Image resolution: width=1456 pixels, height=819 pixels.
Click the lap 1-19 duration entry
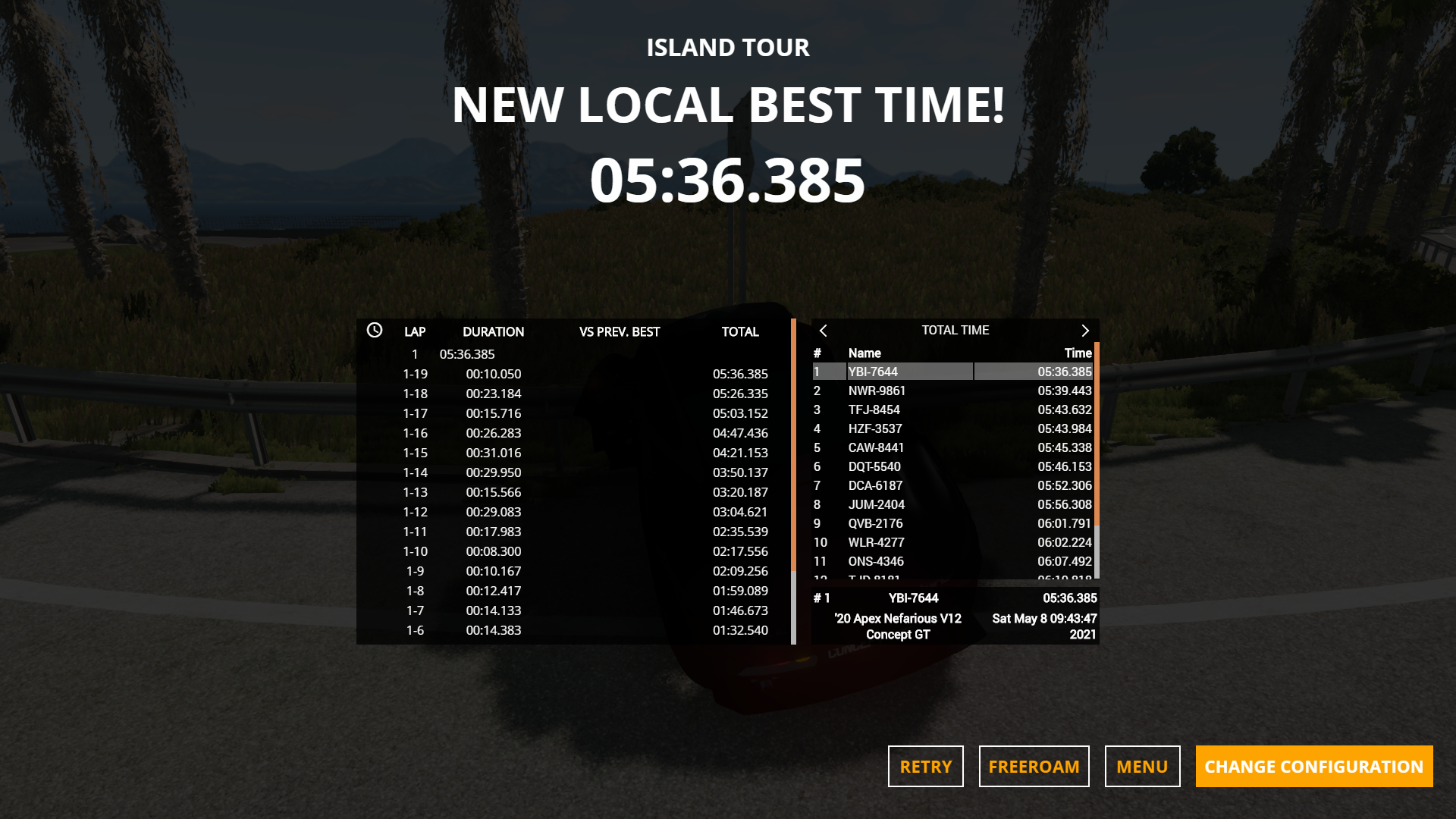coord(493,373)
